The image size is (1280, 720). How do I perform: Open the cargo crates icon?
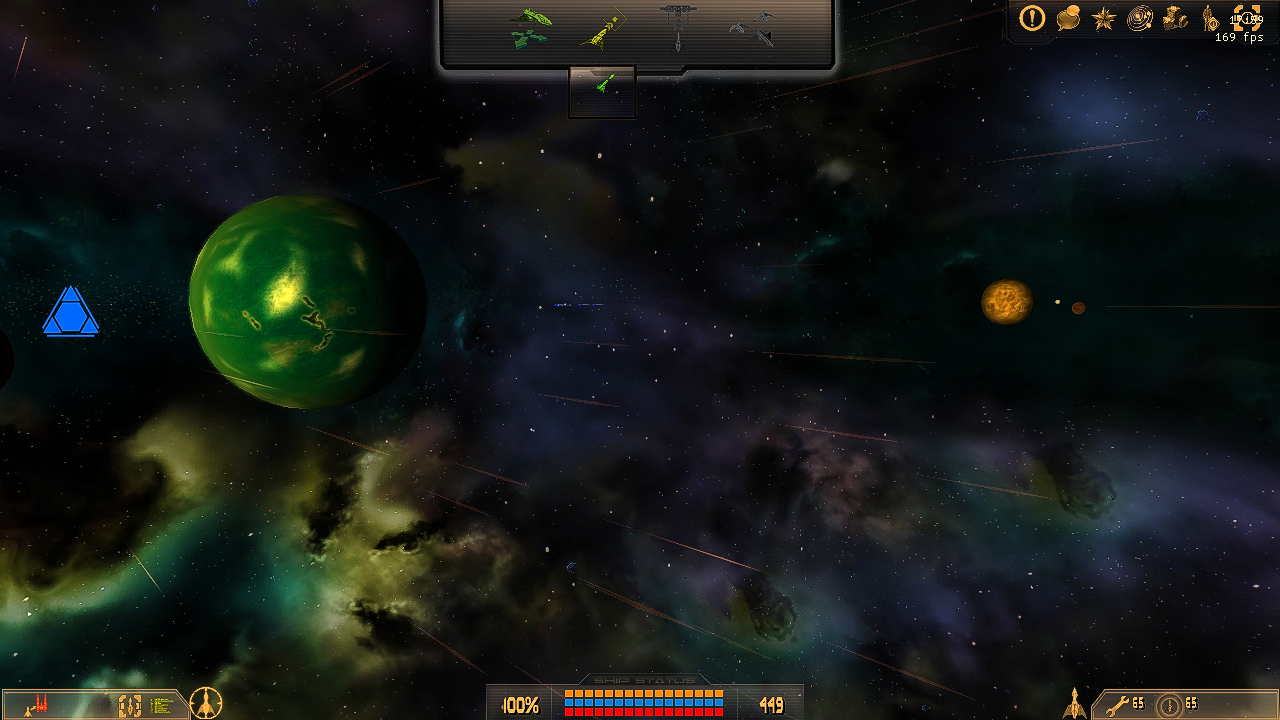(x=1176, y=18)
